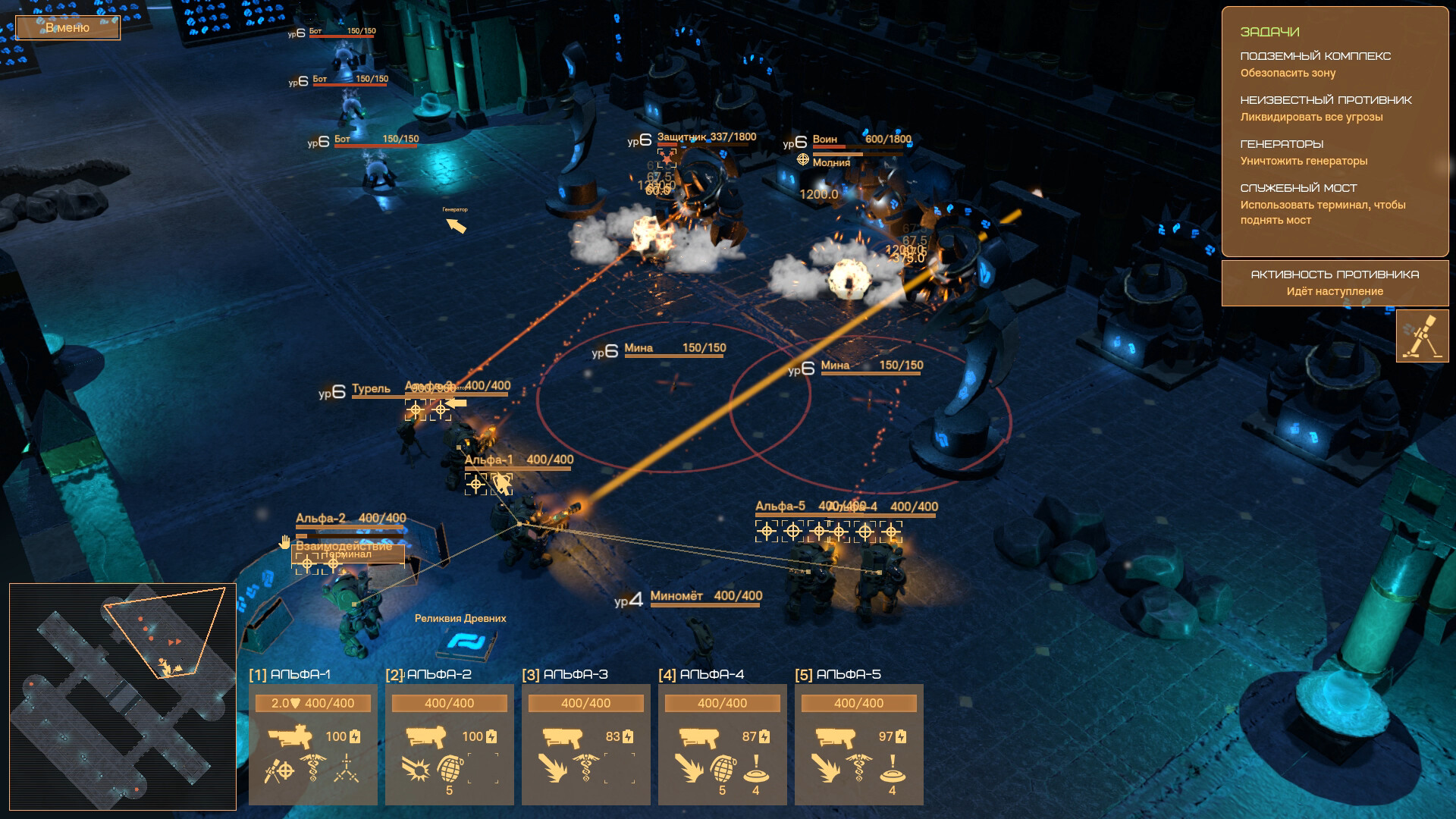Activate Альфа-3's blast shot ability
The height and width of the screenshot is (819, 1456).
tap(552, 769)
